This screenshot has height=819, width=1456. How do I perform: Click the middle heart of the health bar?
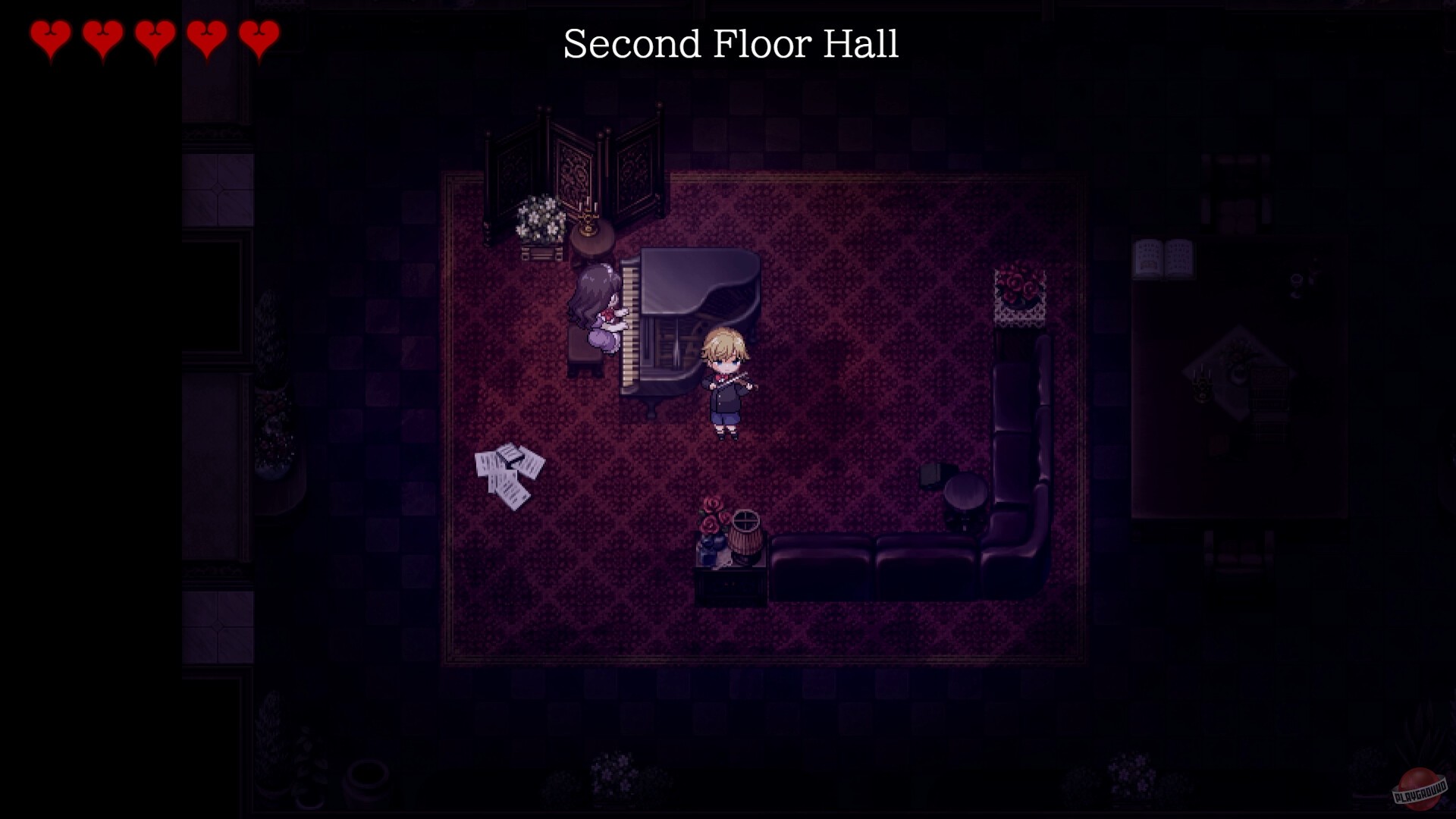pos(155,36)
